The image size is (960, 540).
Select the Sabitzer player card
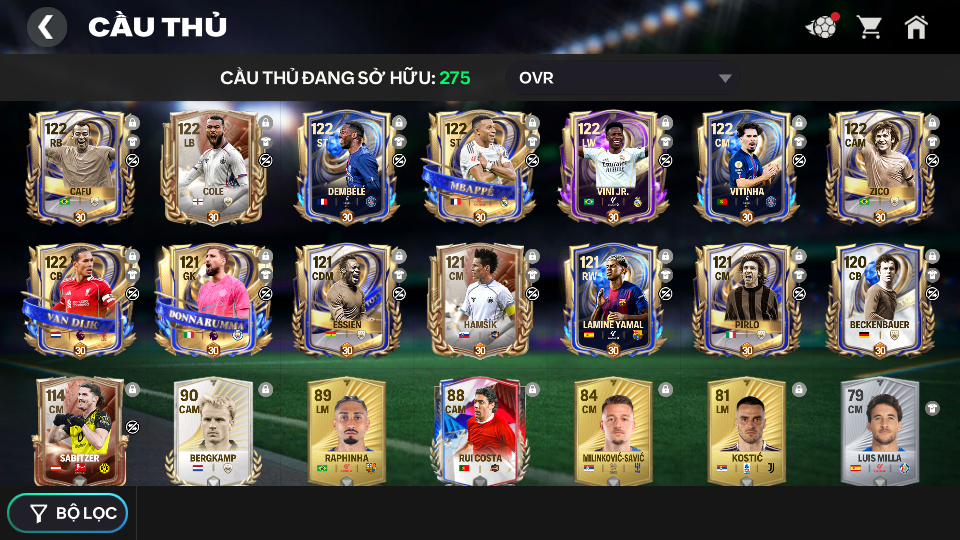[80, 430]
